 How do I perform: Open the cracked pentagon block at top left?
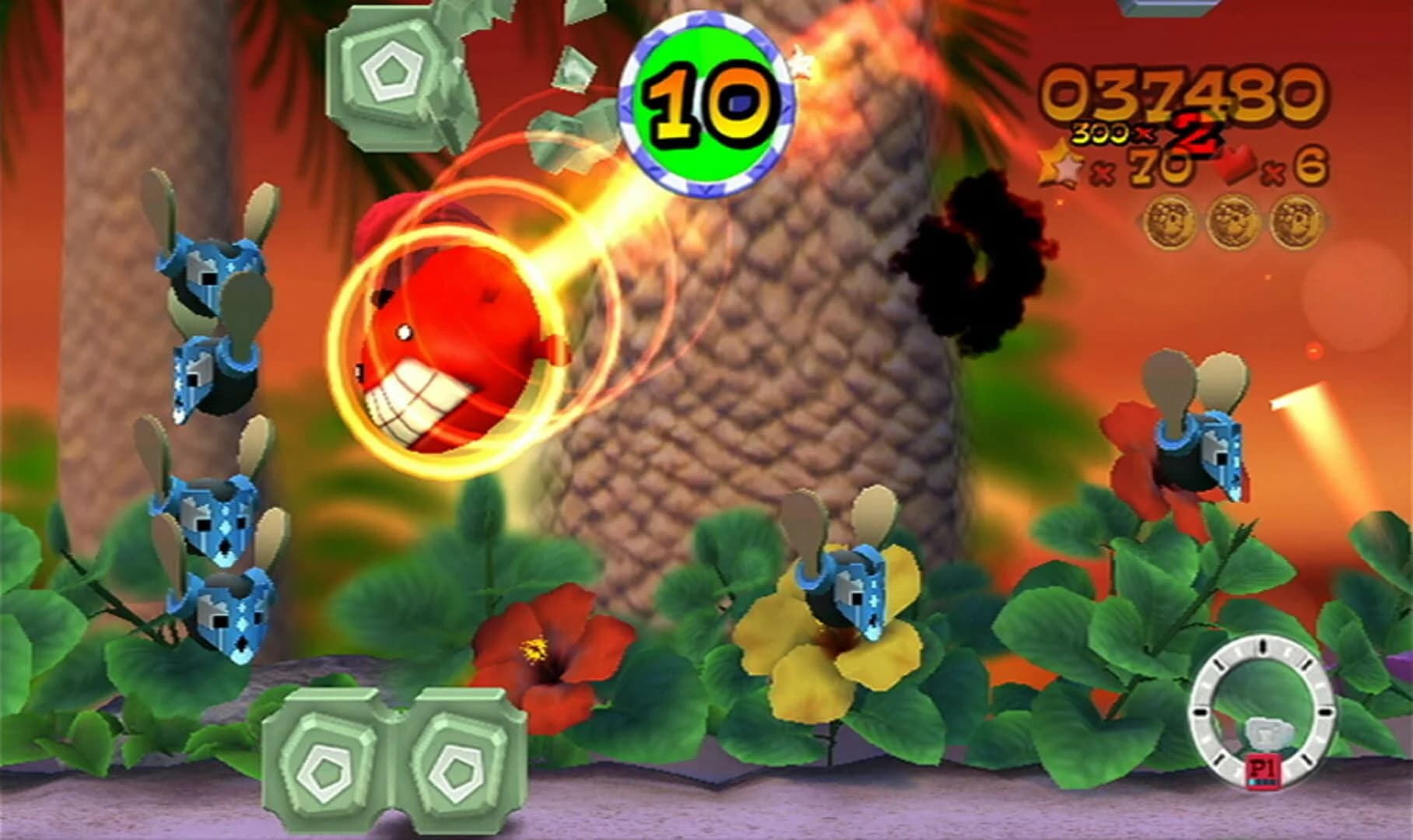[393, 74]
